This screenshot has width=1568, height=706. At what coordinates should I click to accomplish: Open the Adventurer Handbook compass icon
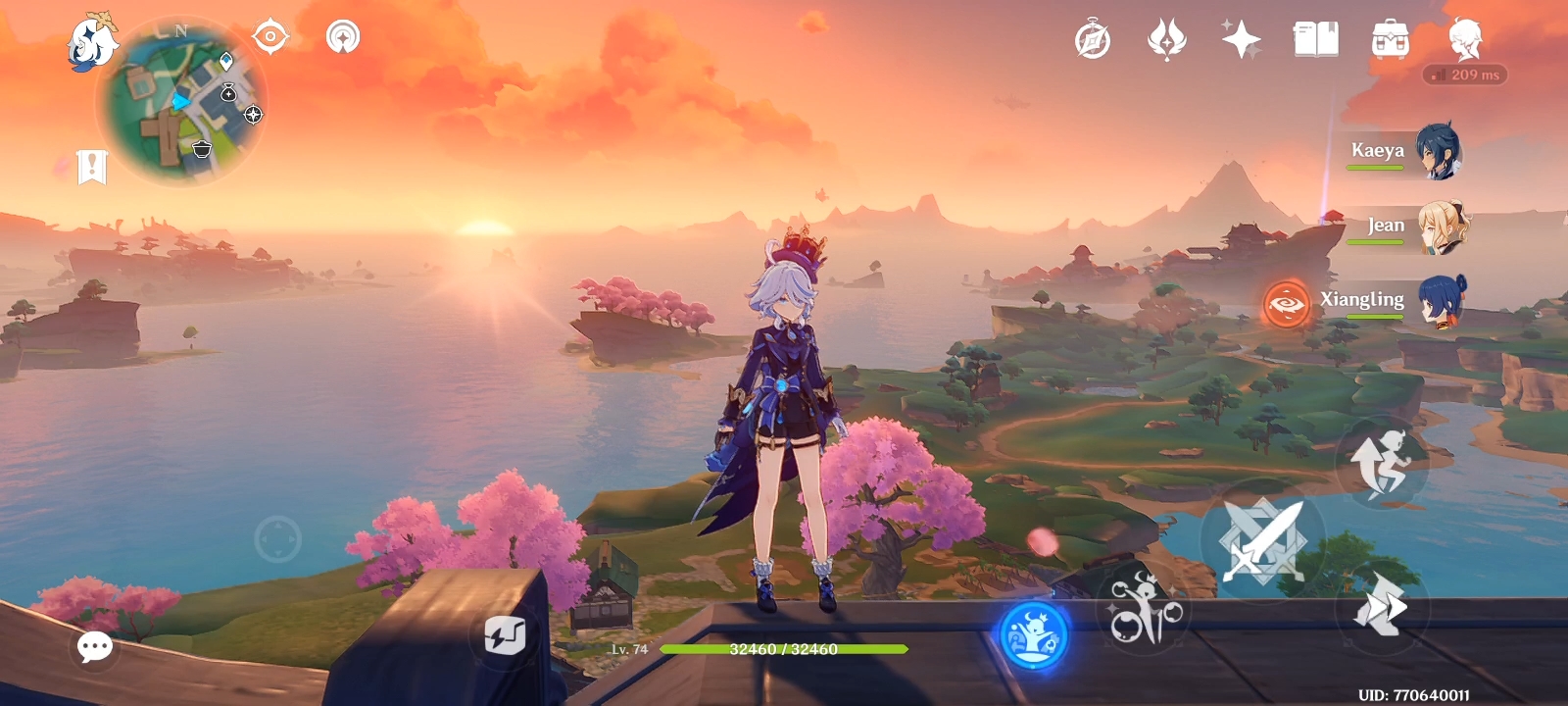[x=1091, y=39]
